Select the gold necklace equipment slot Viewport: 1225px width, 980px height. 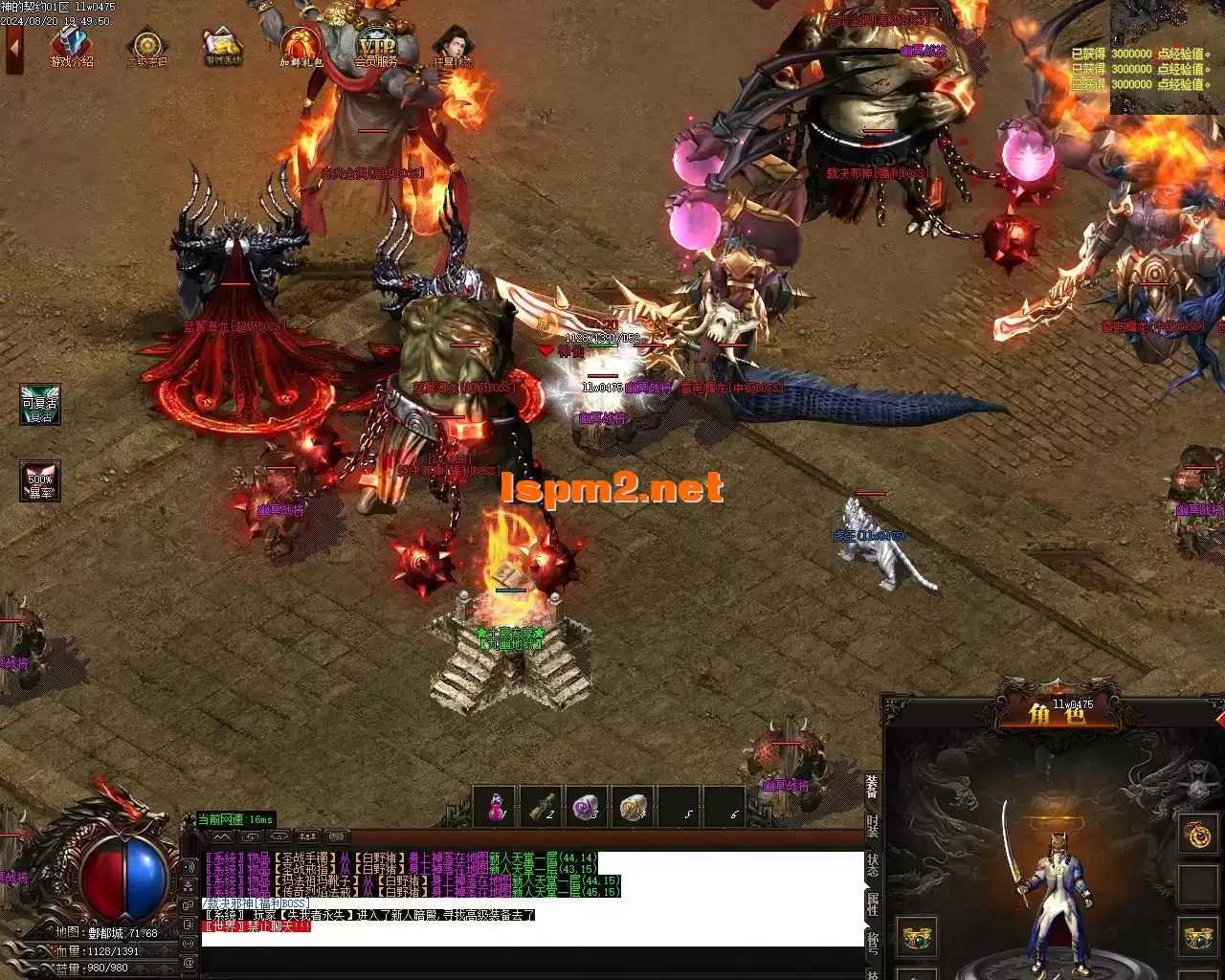1197,834
